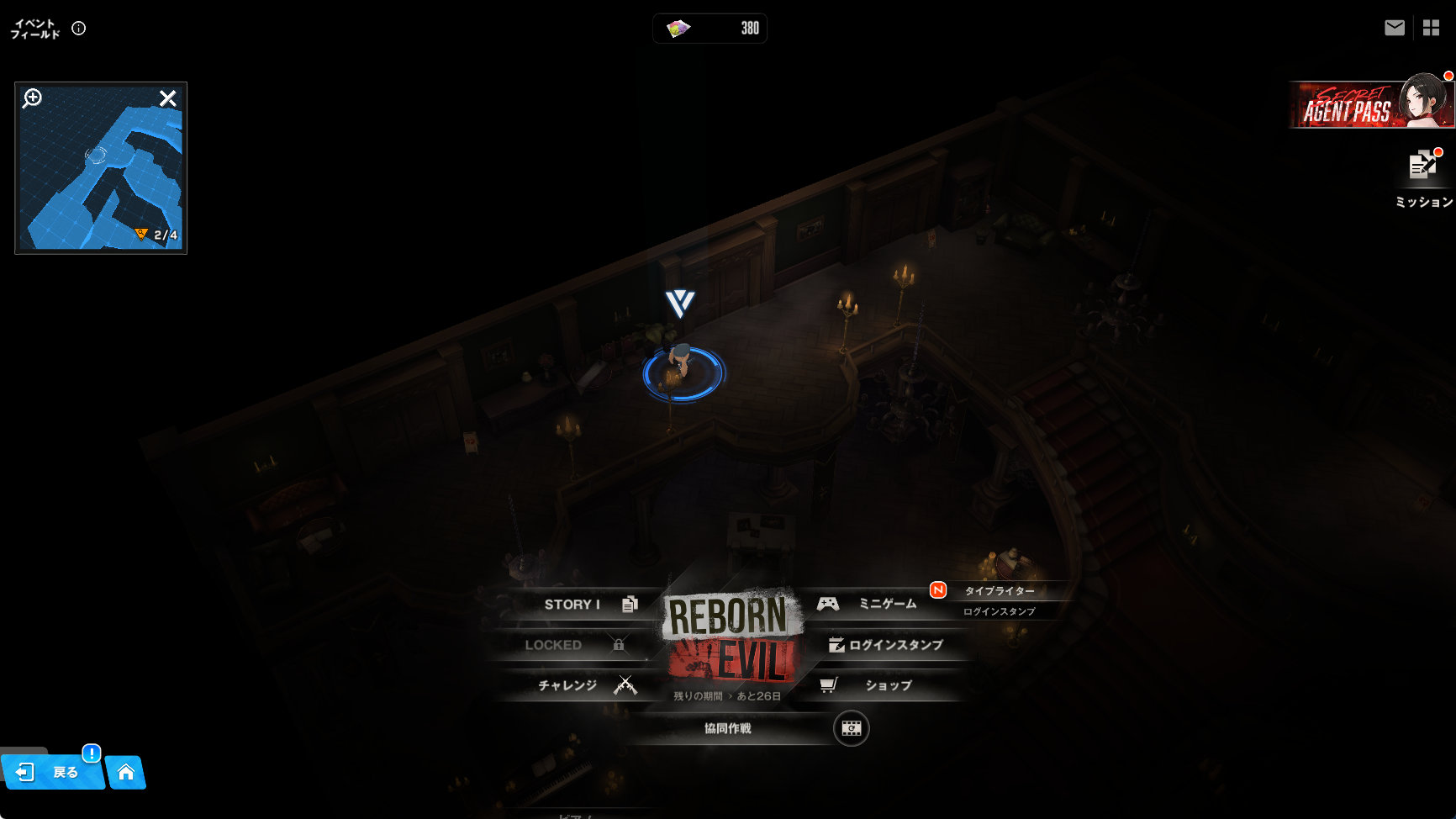Click the film reel icon button
1456x819 pixels.
coord(851,728)
